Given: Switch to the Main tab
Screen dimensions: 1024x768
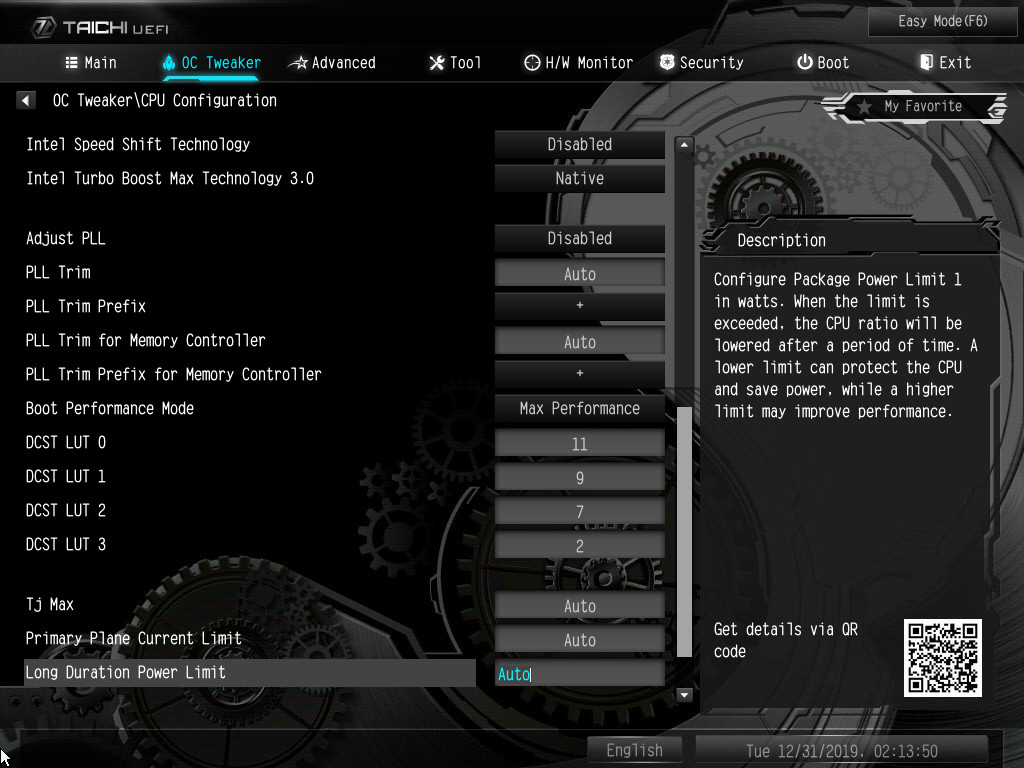Looking at the screenshot, I should 91,62.
